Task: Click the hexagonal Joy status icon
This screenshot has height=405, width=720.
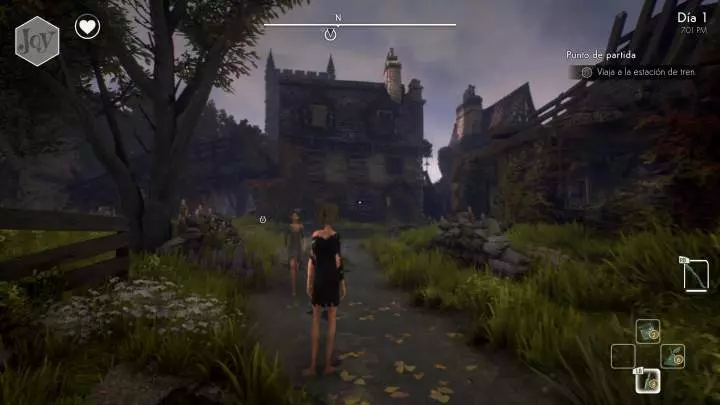Action: pos(37,41)
